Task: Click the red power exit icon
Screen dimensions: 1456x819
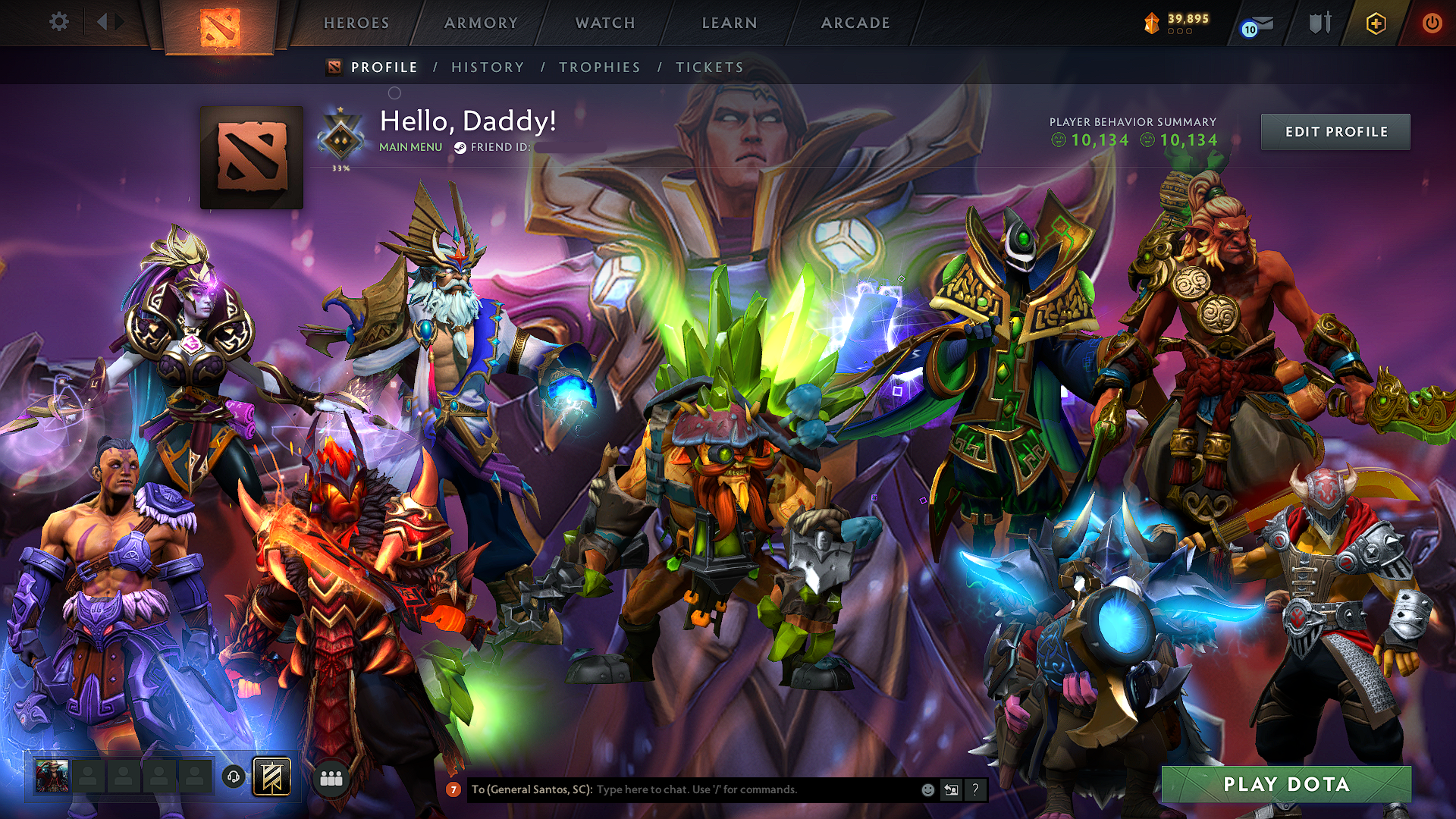Action: click(x=1432, y=23)
